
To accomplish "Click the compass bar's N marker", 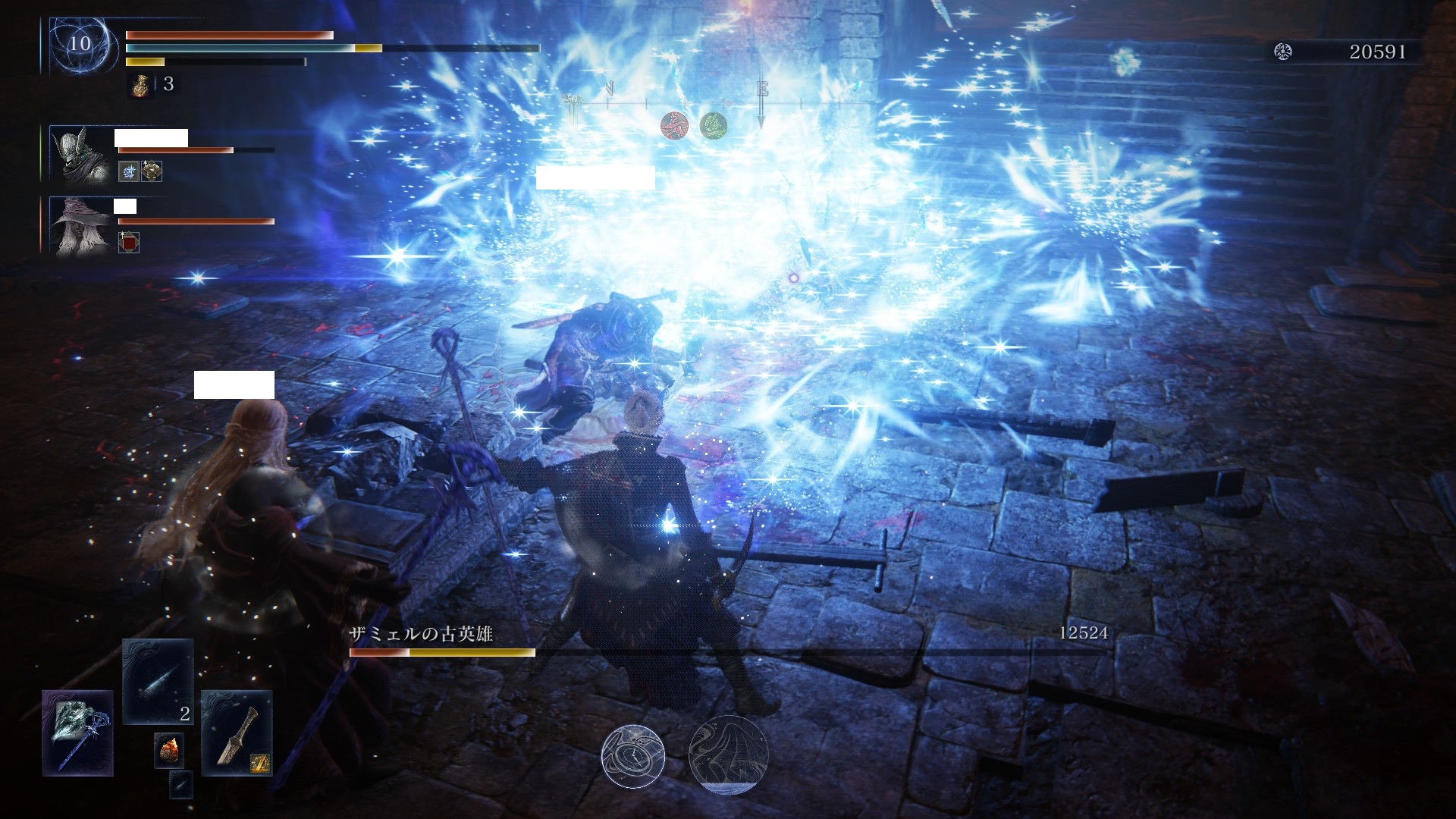I will 608,90.
